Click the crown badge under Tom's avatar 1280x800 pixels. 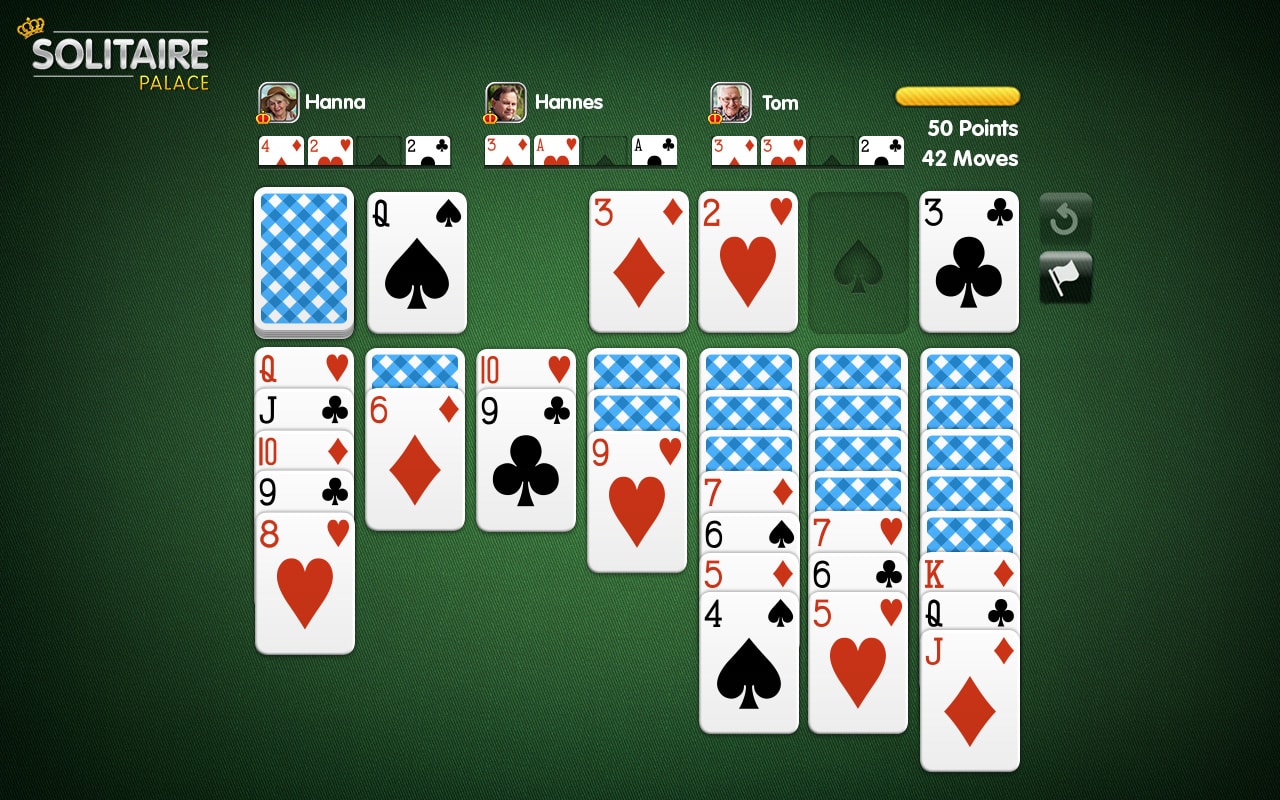pyautogui.click(x=713, y=117)
